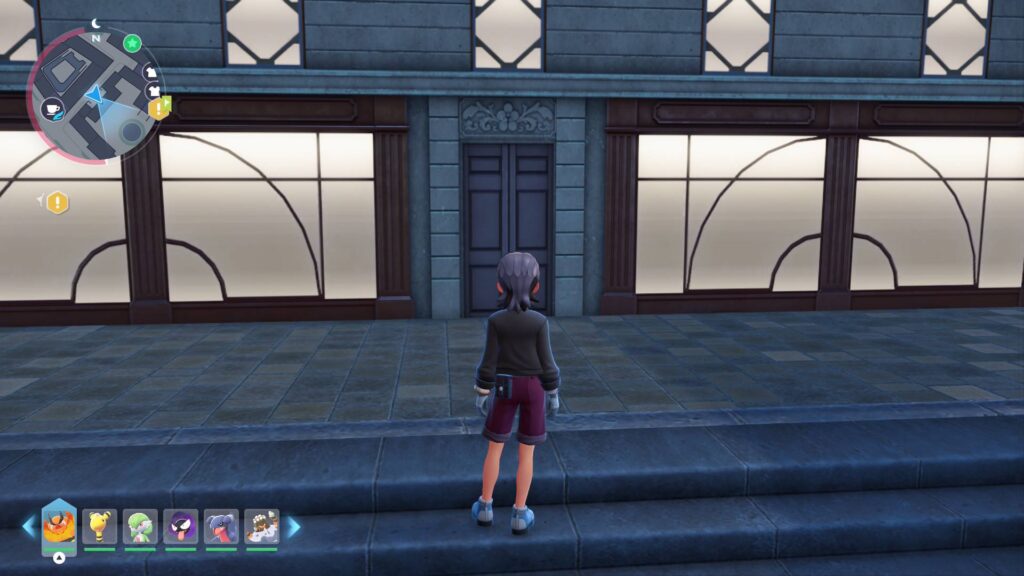Select the blue Garchomp party slot
1024x576 pixels.
[221, 526]
